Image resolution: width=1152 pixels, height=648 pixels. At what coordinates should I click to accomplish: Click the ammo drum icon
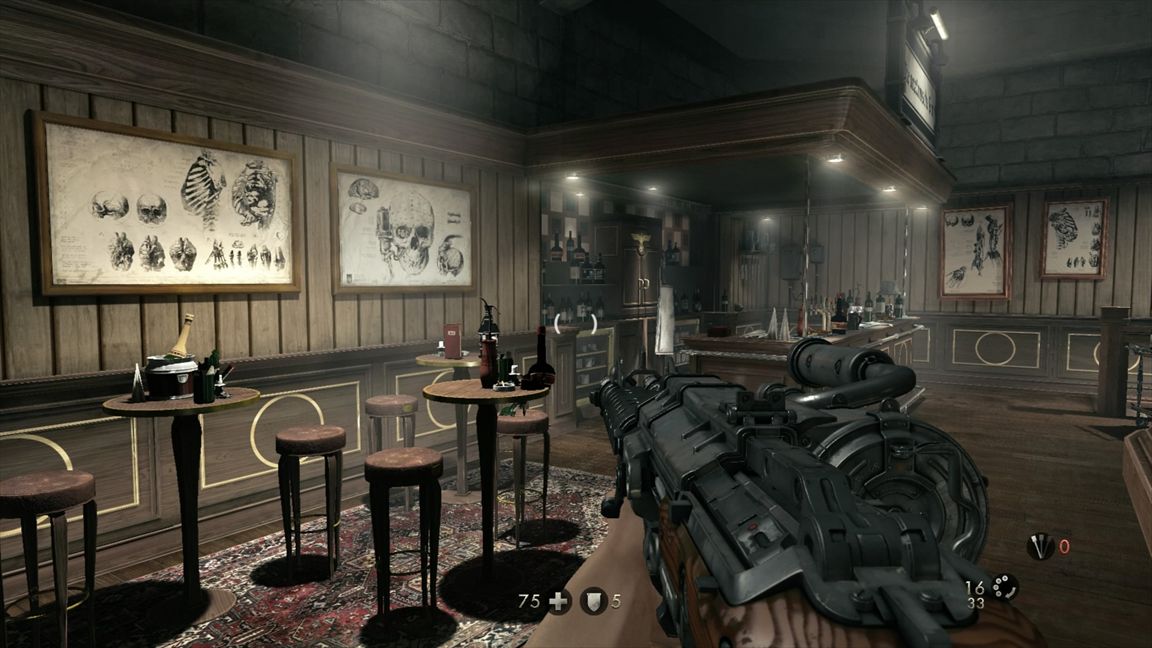(x=1004, y=587)
